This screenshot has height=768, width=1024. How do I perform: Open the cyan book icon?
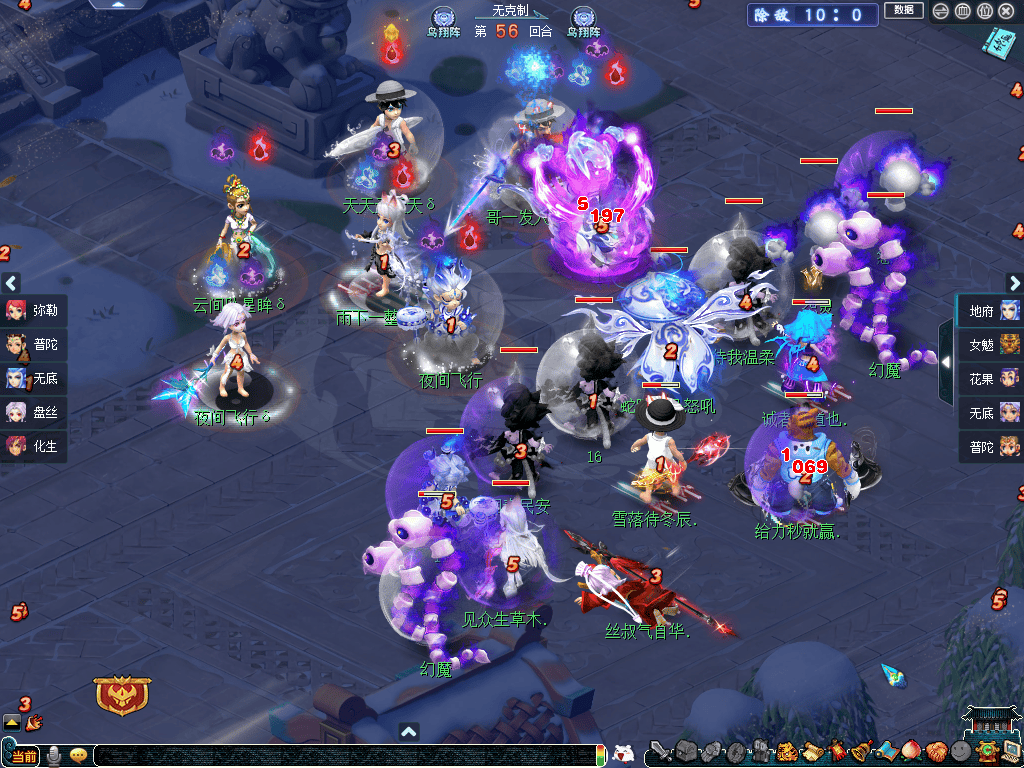click(x=997, y=42)
